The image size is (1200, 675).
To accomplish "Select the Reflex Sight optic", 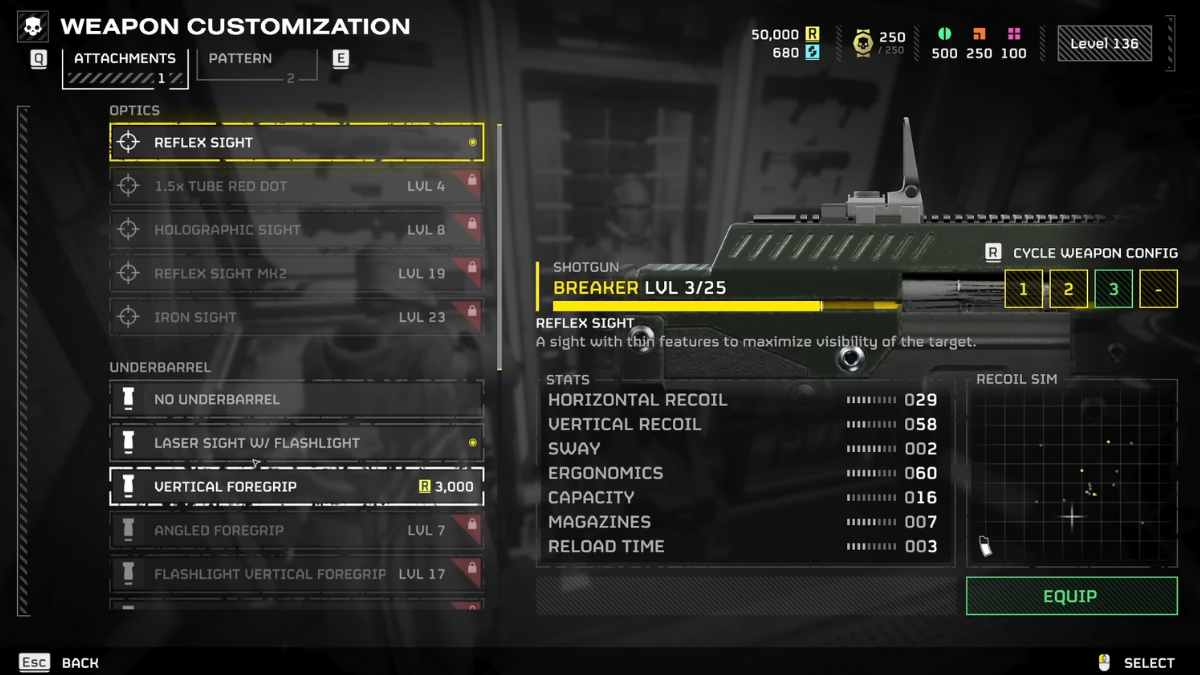I will [x=296, y=143].
